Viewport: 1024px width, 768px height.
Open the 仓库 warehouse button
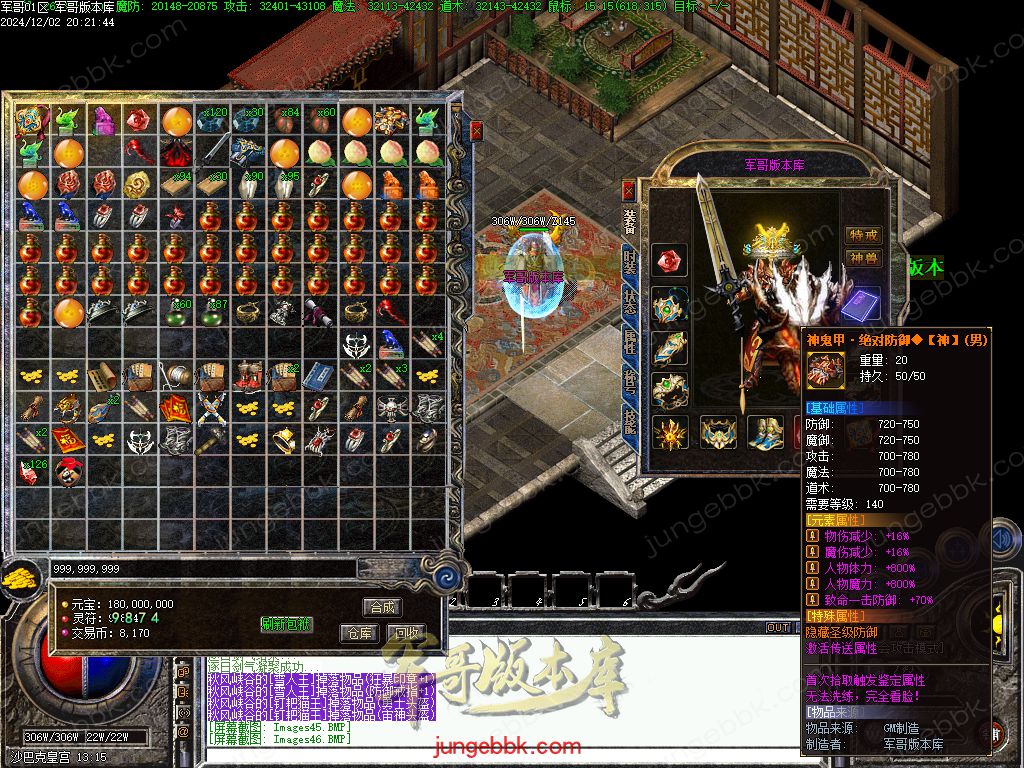click(x=358, y=633)
